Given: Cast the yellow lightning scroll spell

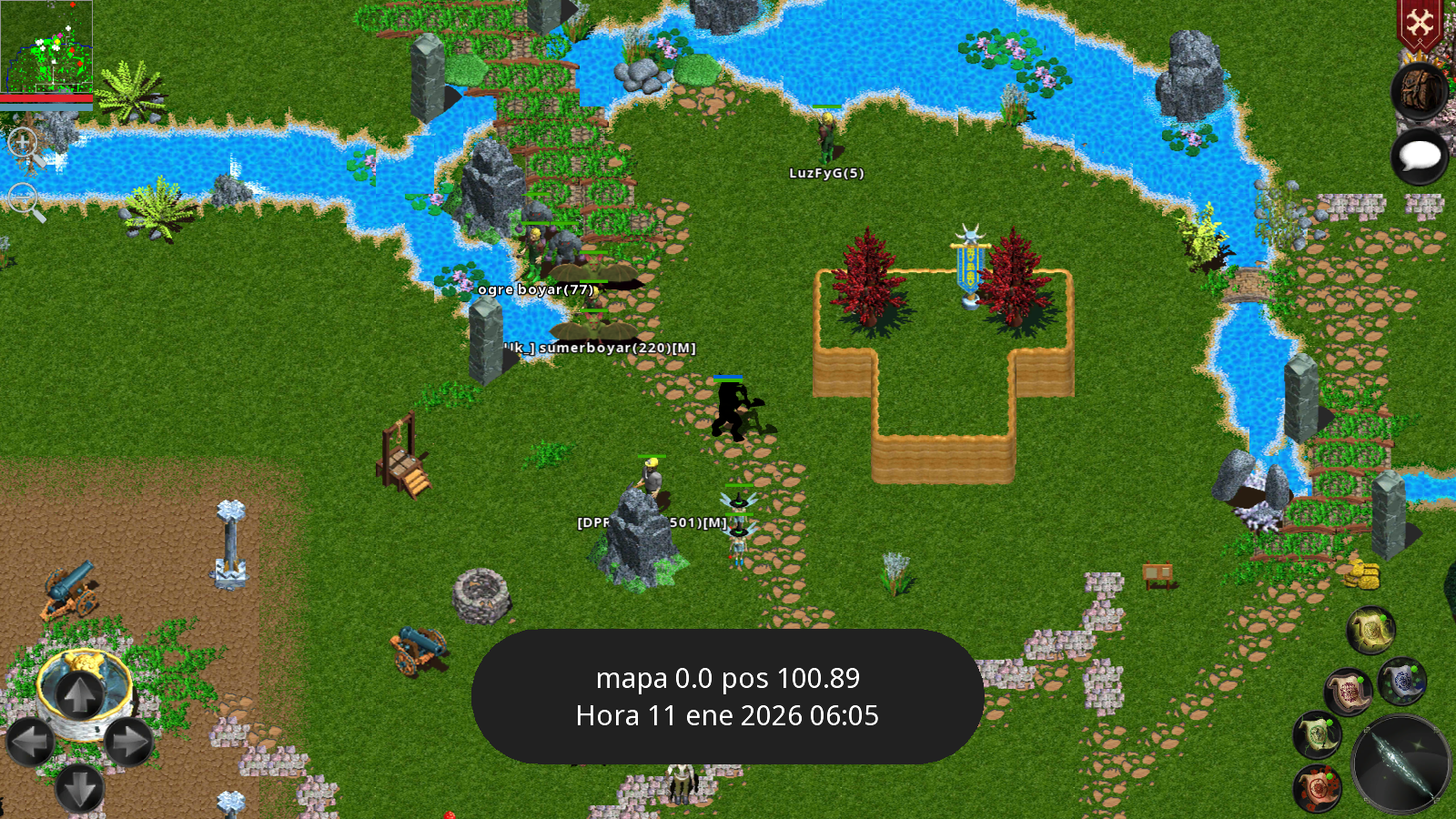Looking at the screenshot, I should pos(1369,630).
